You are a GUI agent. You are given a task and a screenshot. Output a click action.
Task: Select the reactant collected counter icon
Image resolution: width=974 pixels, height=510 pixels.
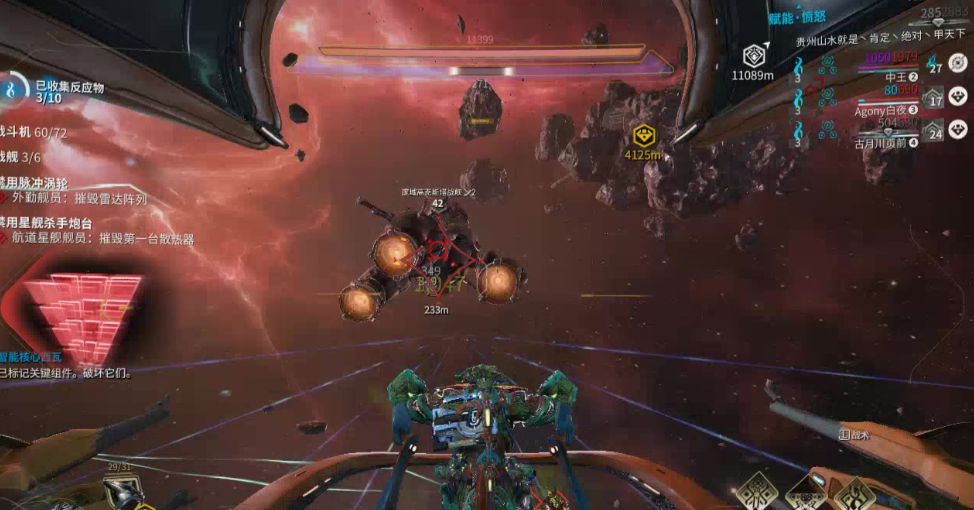[x=13, y=90]
